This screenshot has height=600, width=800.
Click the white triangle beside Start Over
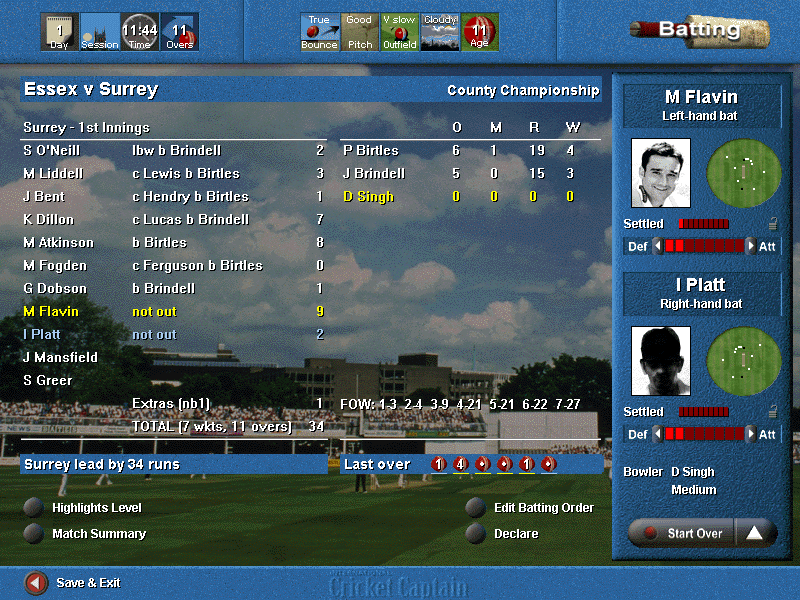tap(755, 533)
